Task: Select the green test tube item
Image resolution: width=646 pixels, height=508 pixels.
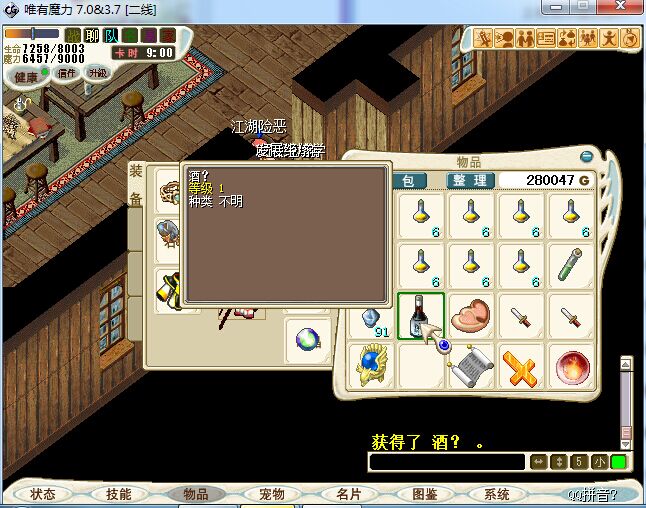Action: coord(571,265)
